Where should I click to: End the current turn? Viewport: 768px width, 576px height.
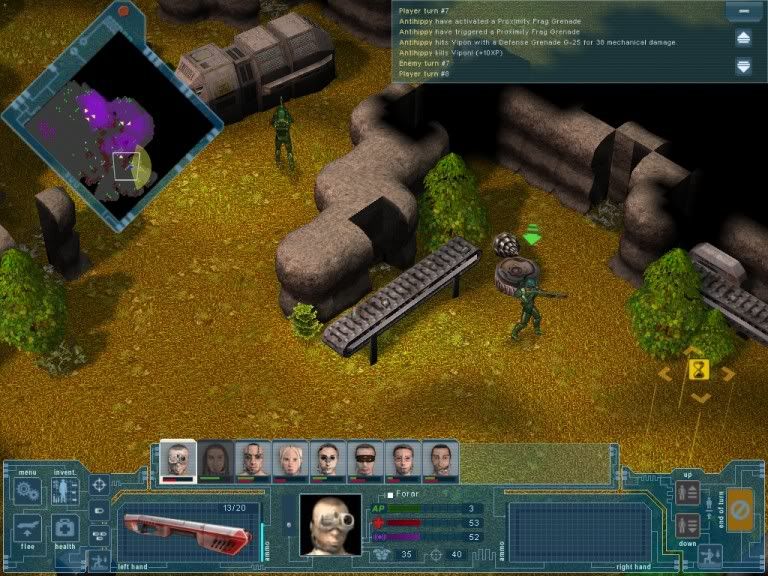point(740,510)
